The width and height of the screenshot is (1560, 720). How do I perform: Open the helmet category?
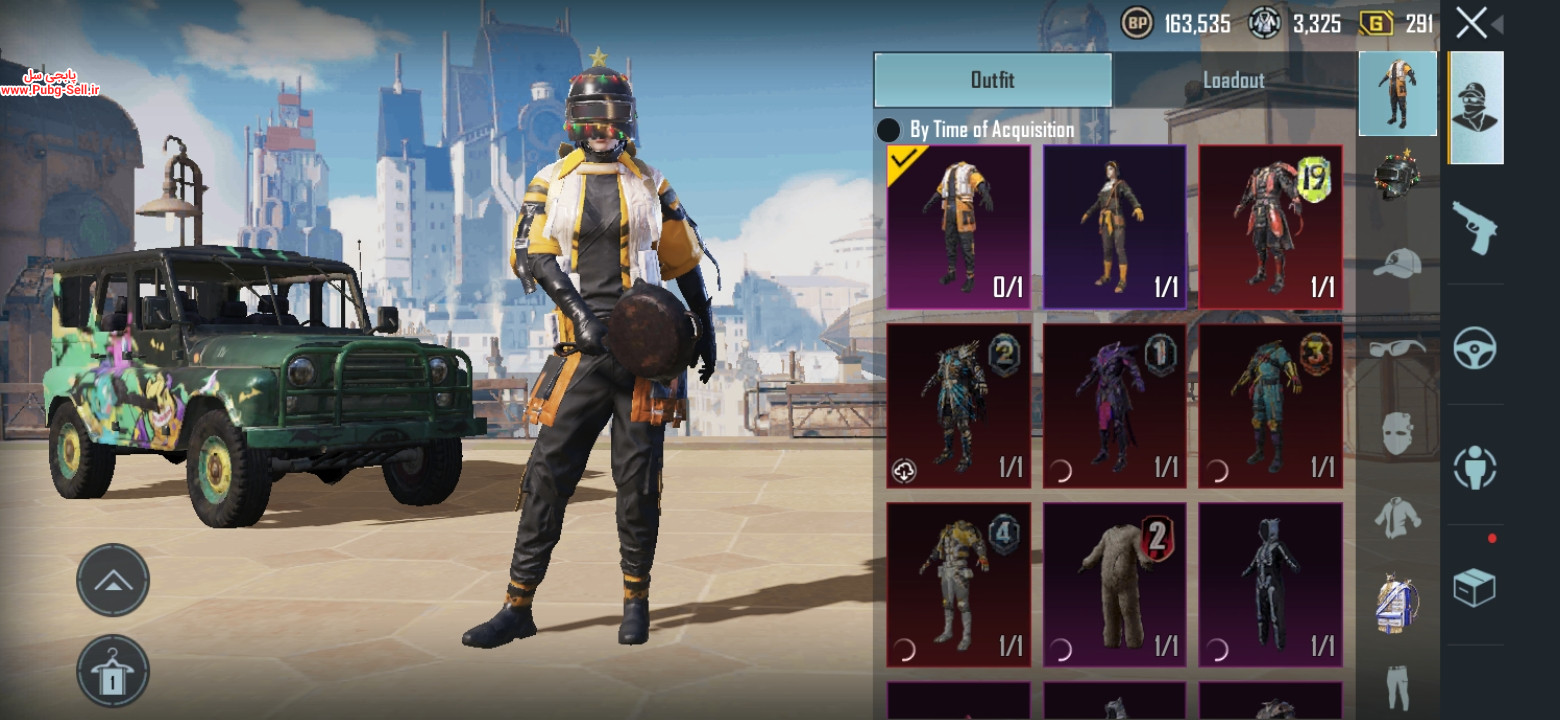[x=1397, y=173]
